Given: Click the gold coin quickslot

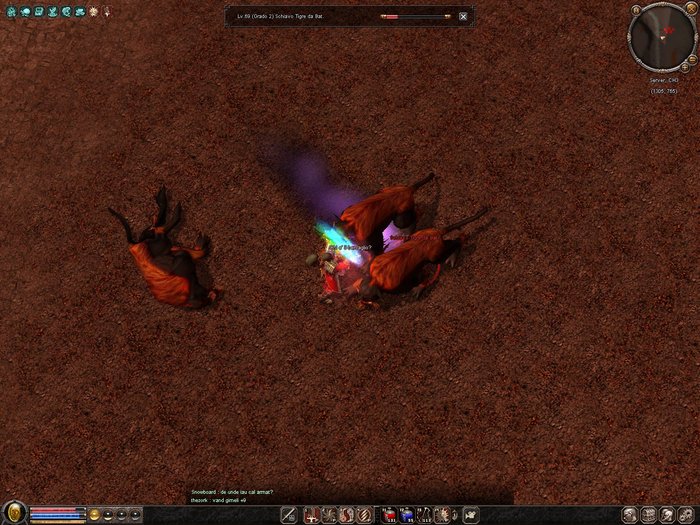Looking at the screenshot, I should click(x=95, y=514).
